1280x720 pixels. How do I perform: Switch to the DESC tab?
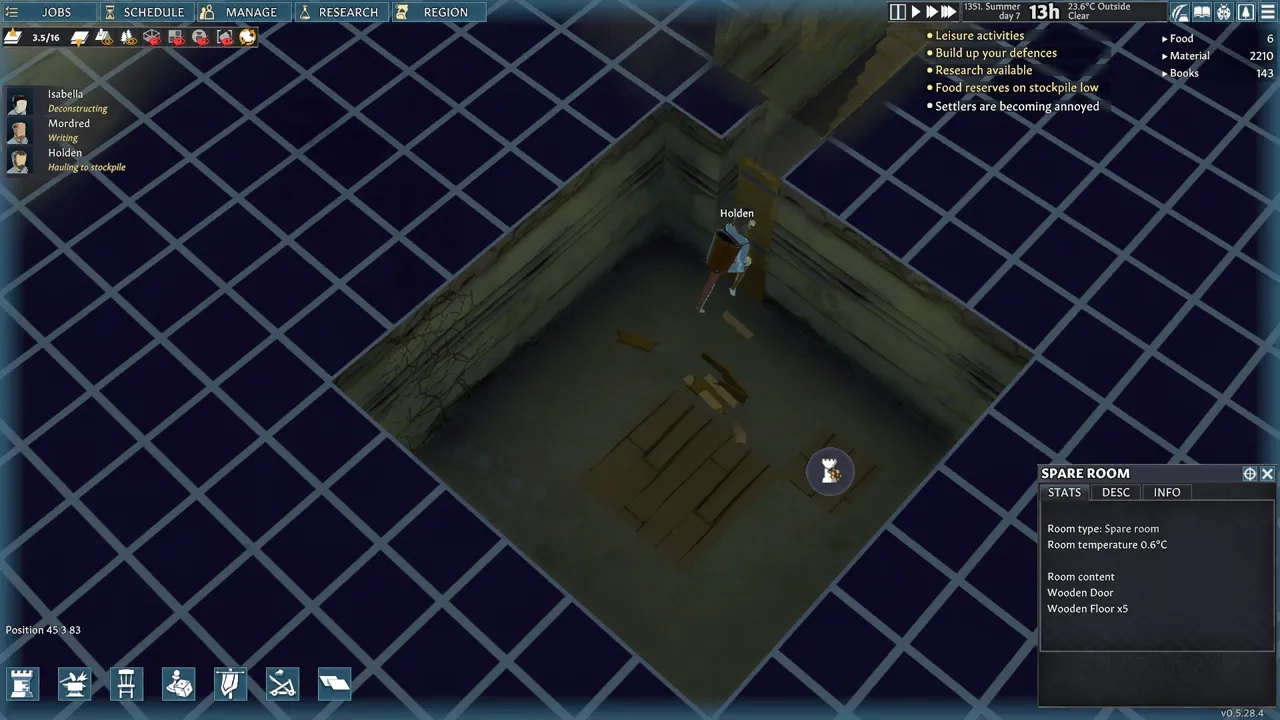1115,492
